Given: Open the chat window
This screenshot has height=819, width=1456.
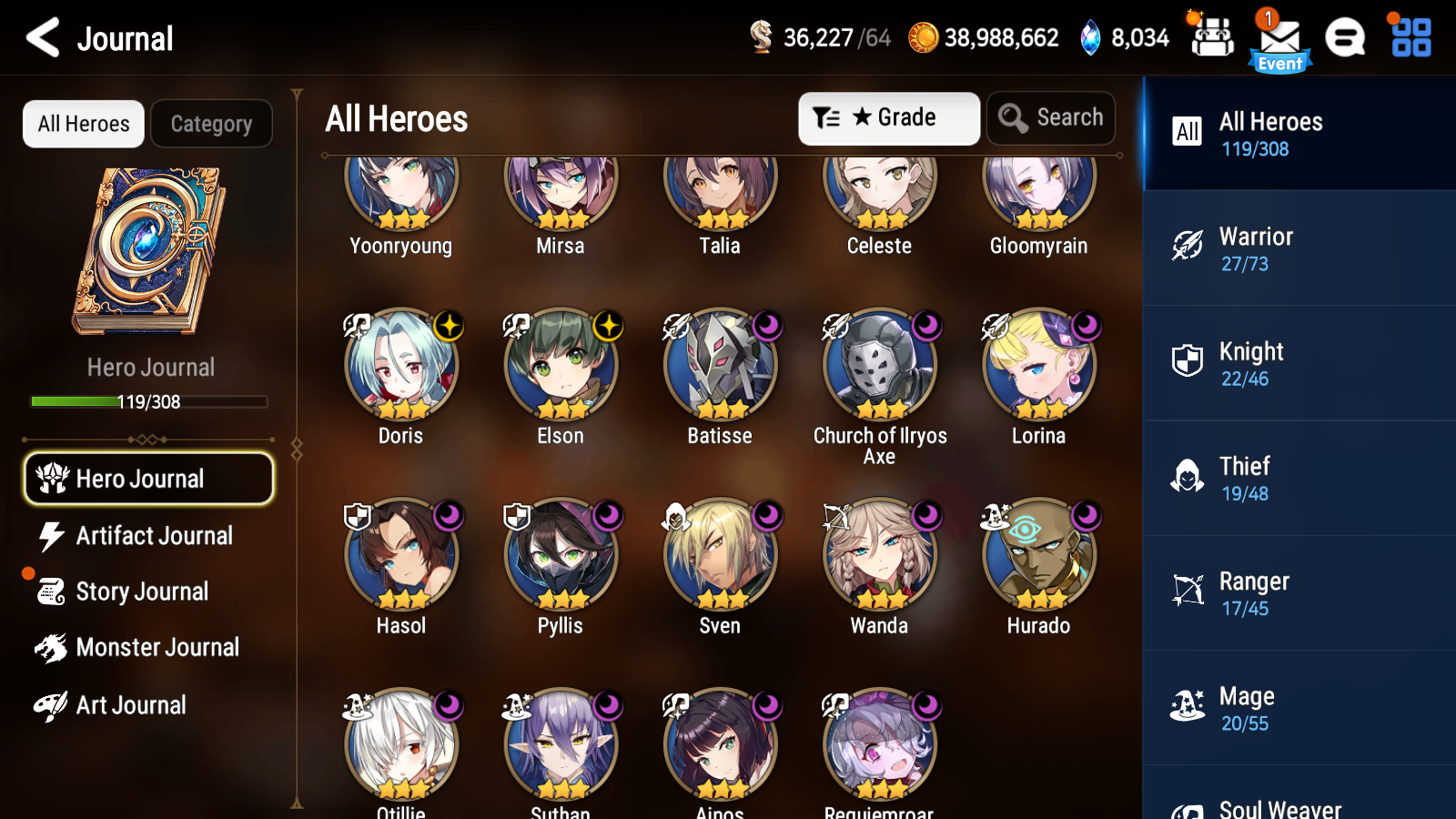Looking at the screenshot, I should point(1345,38).
